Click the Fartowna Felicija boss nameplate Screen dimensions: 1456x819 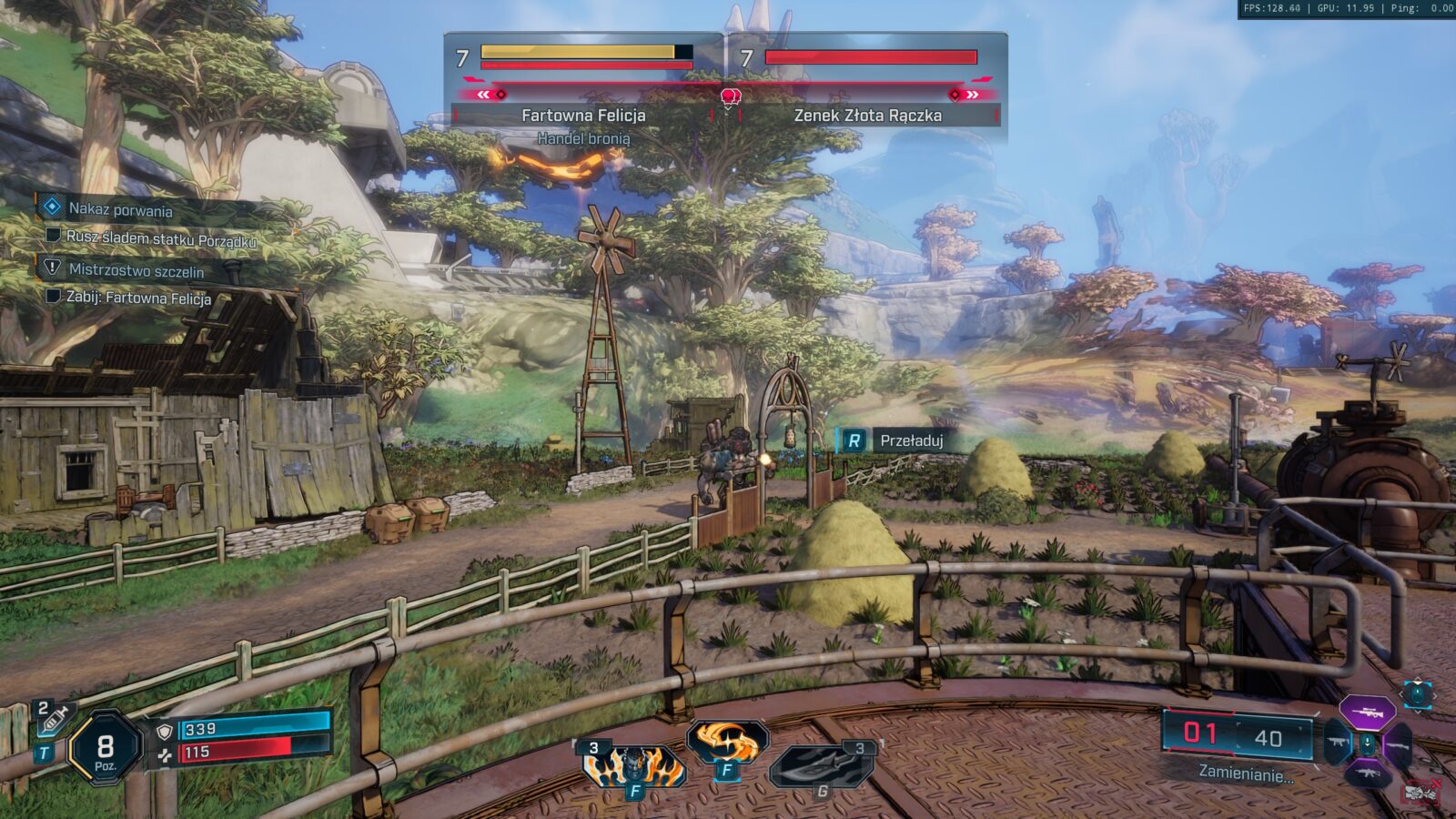click(583, 116)
